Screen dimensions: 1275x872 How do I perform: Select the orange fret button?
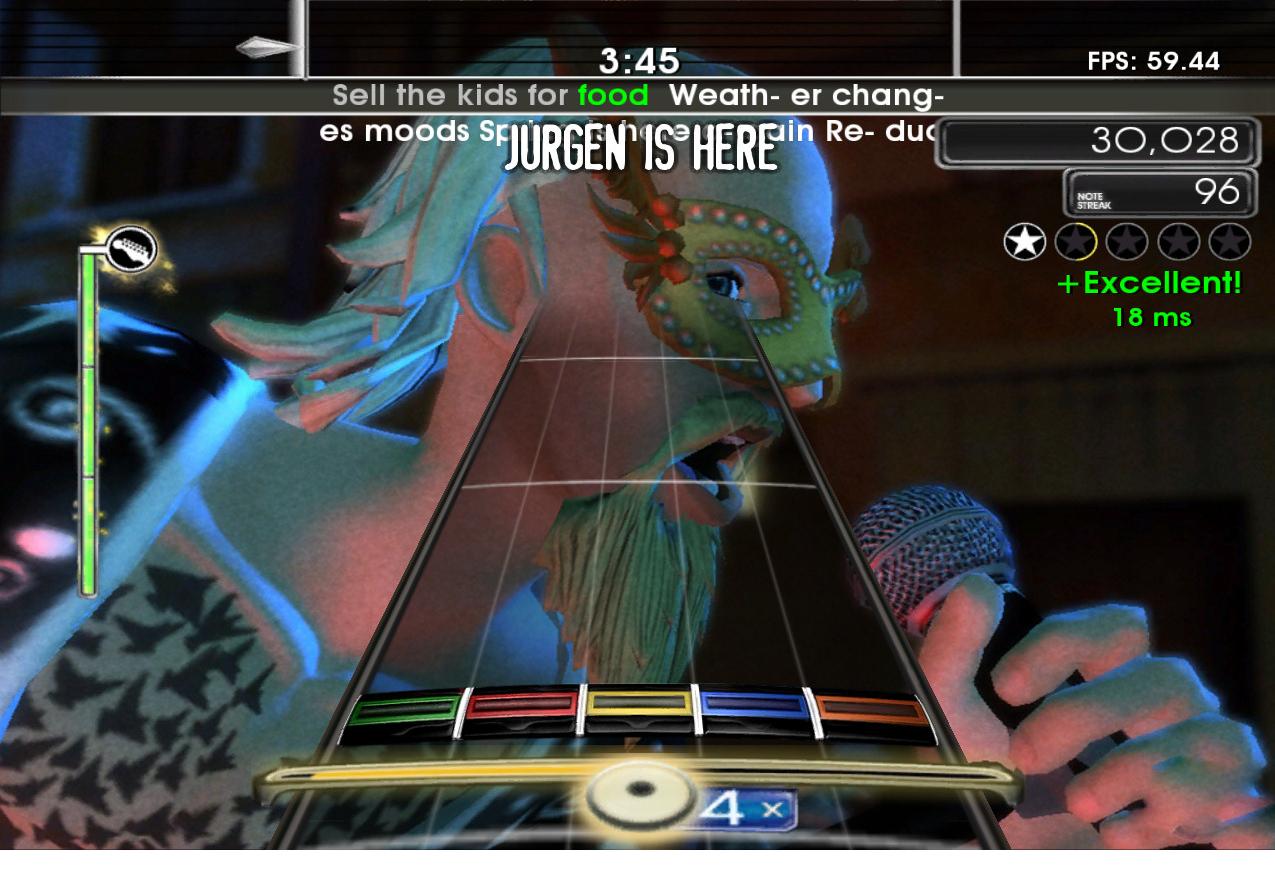(x=873, y=712)
